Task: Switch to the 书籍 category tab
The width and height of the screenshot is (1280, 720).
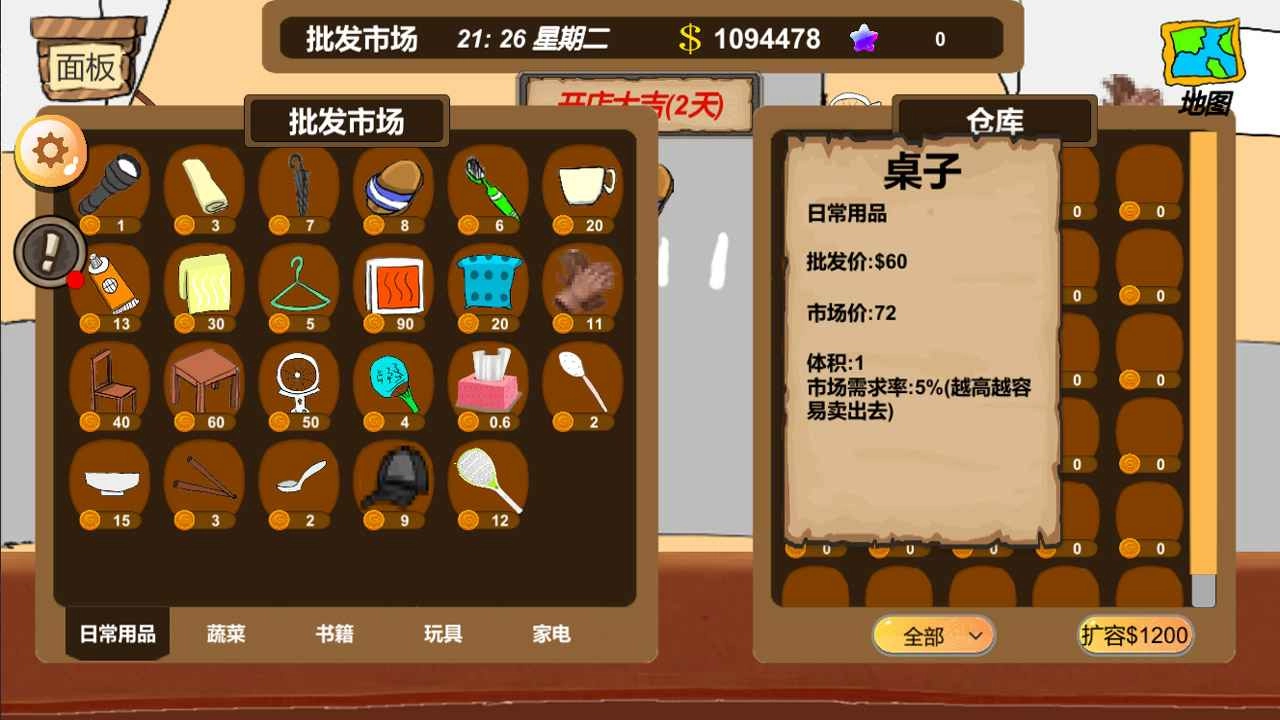Action: (335, 634)
